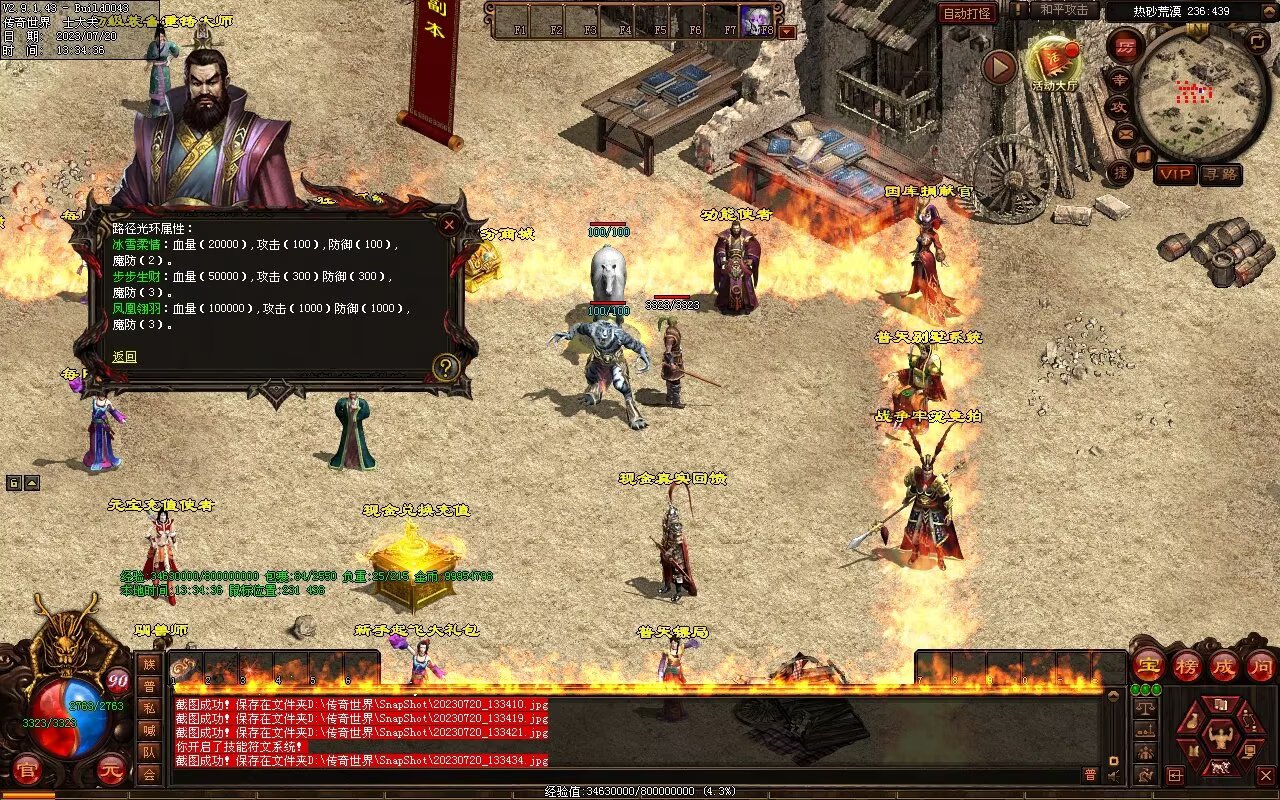
Task: Open the mail envelope icon
Action: 1124,133
